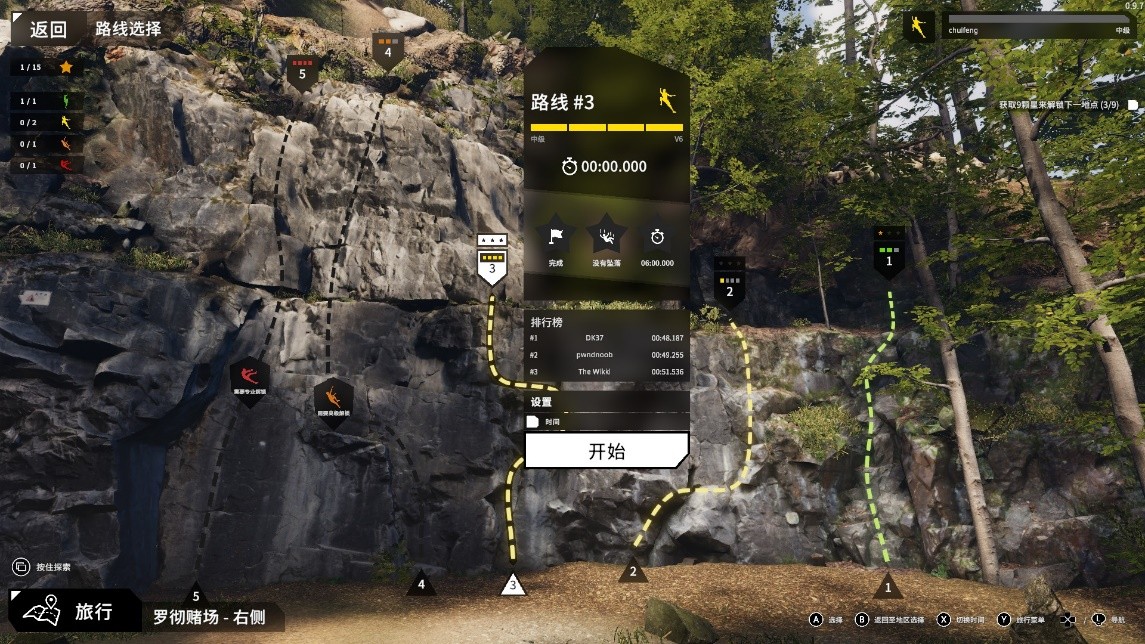Click The Wikki leaderboard row

pyautogui.click(x=606, y=372)
